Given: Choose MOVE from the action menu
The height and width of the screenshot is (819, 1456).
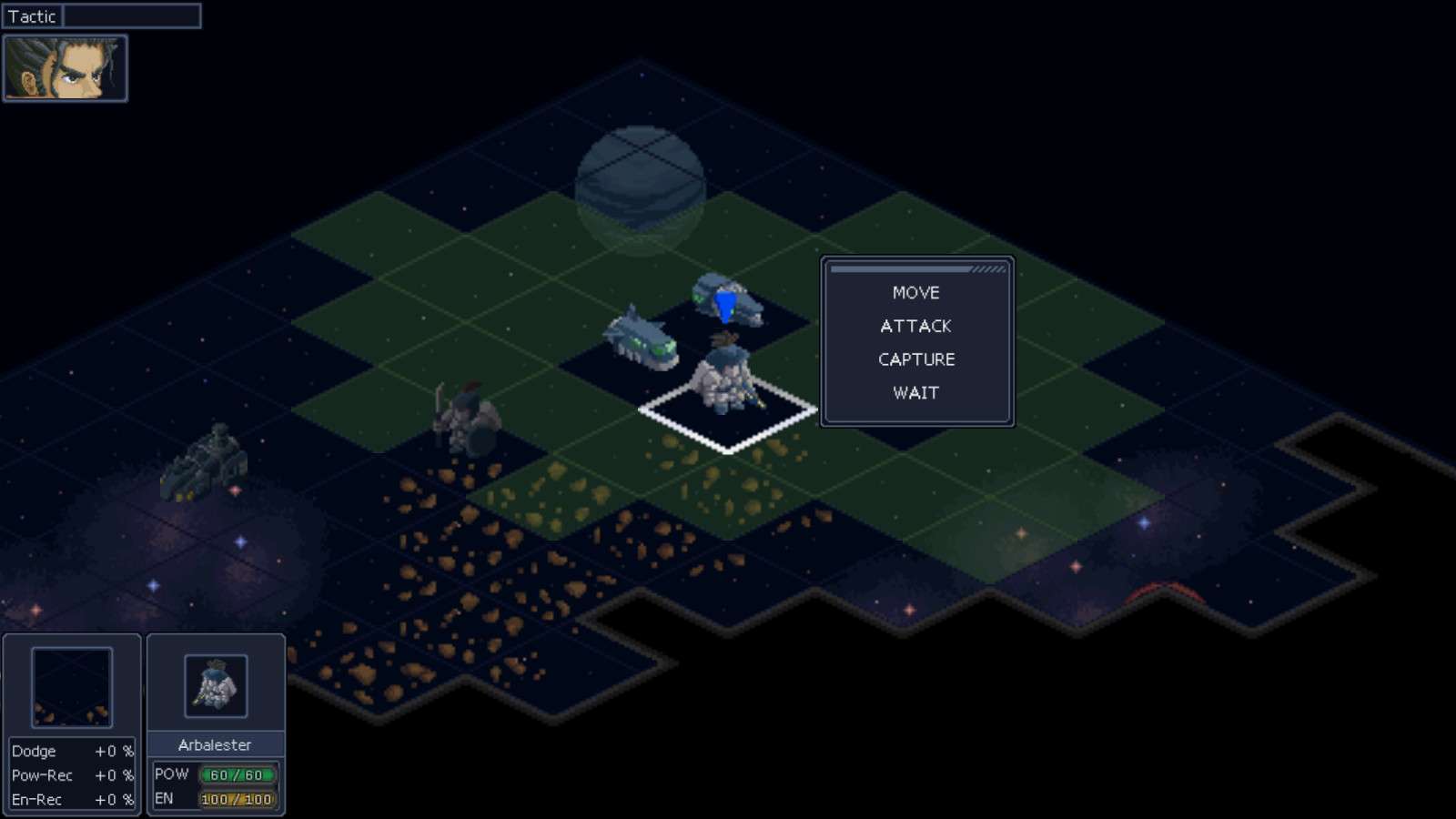Looking at the screenshot, I should (x=915, y=293).
